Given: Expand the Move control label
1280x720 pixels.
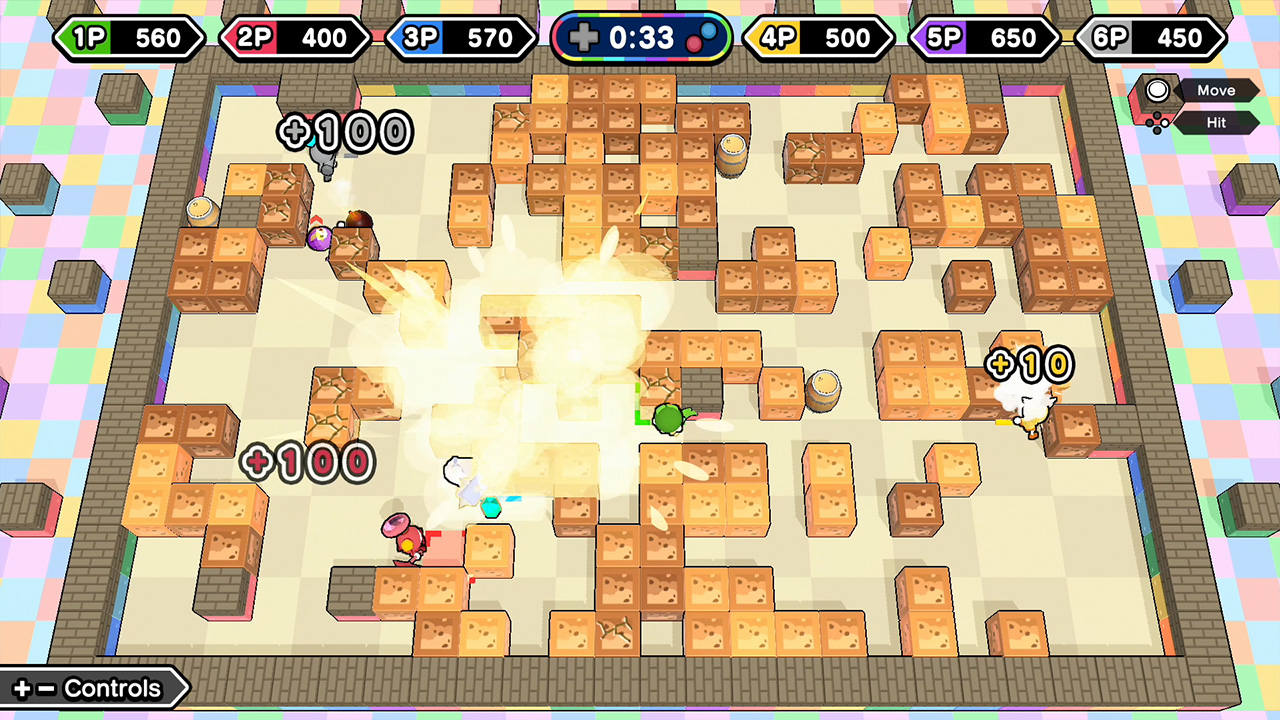Looking at the screenshot, I should click(x=1217, y=90).
